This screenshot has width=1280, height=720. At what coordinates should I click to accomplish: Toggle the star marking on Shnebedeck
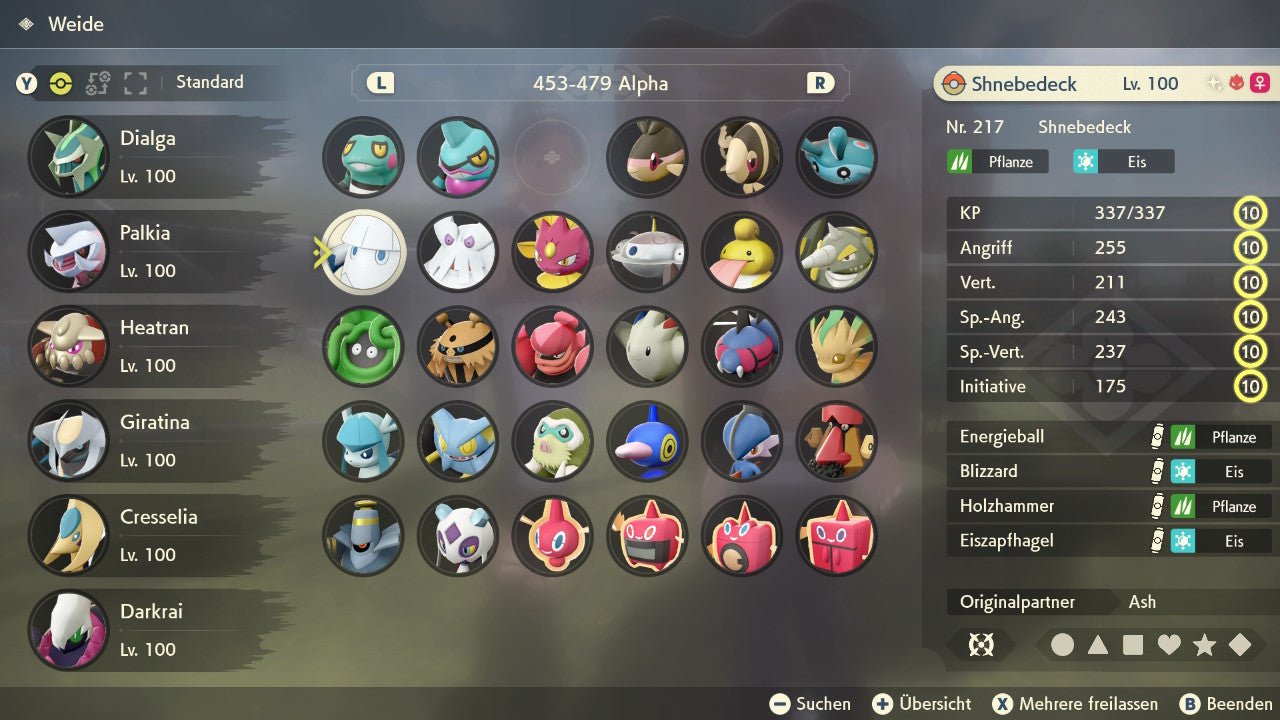click(x=1204, y=645)
